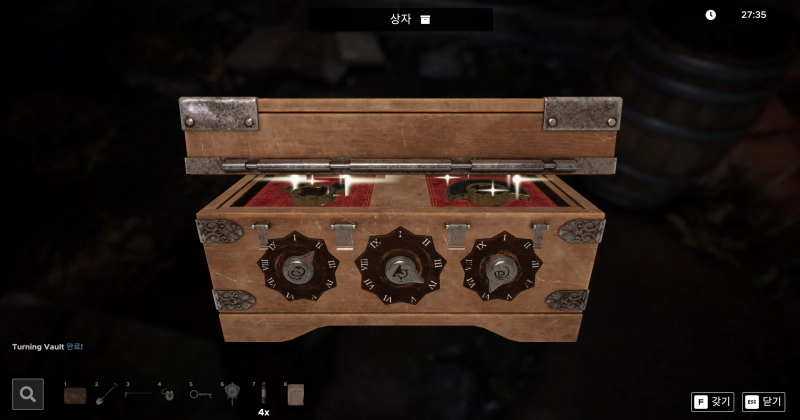
Task: Pick the key from the inventory
Action: (x=200, y=395)
